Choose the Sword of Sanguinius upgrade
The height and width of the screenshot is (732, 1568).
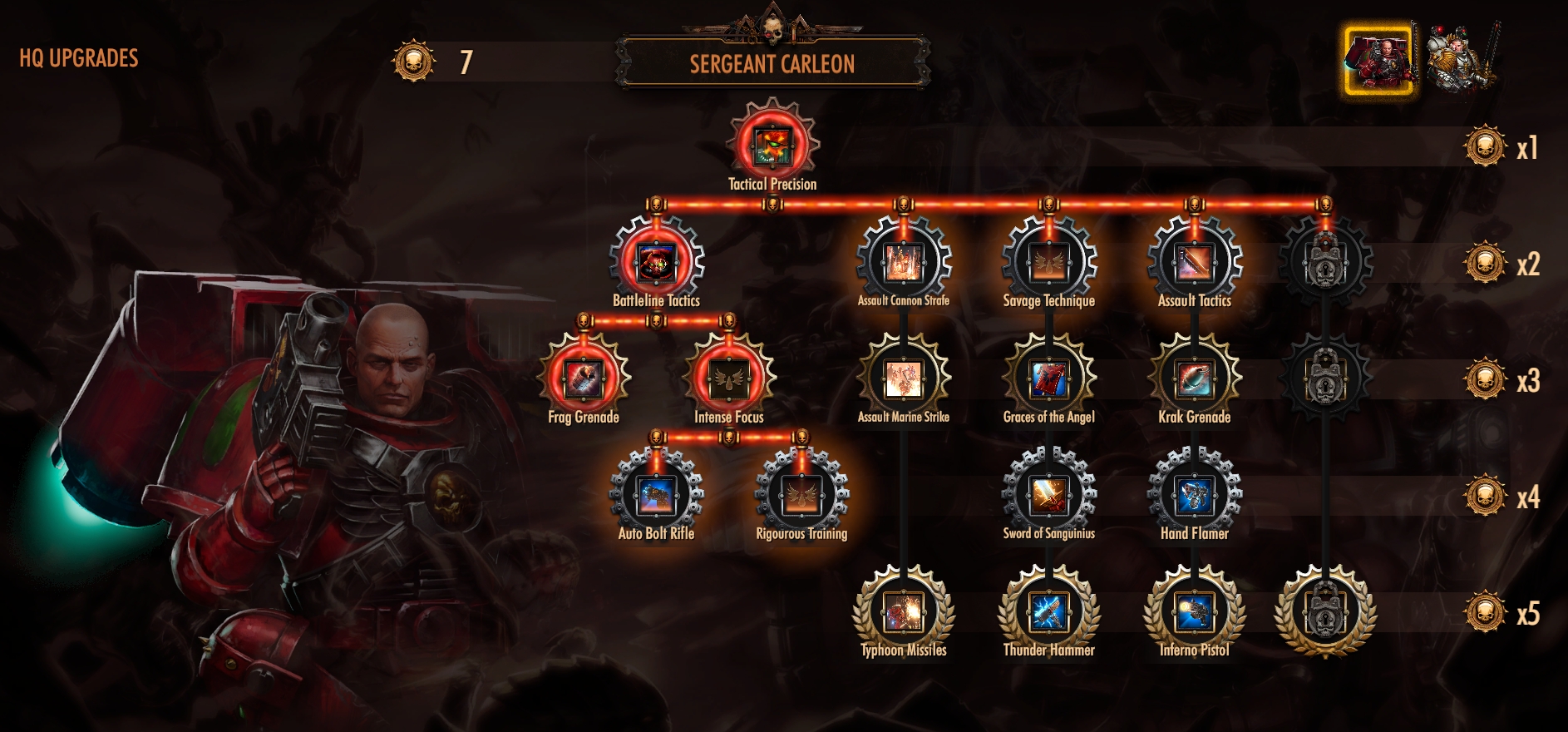pyautogui.click(x=1048, y=496)
